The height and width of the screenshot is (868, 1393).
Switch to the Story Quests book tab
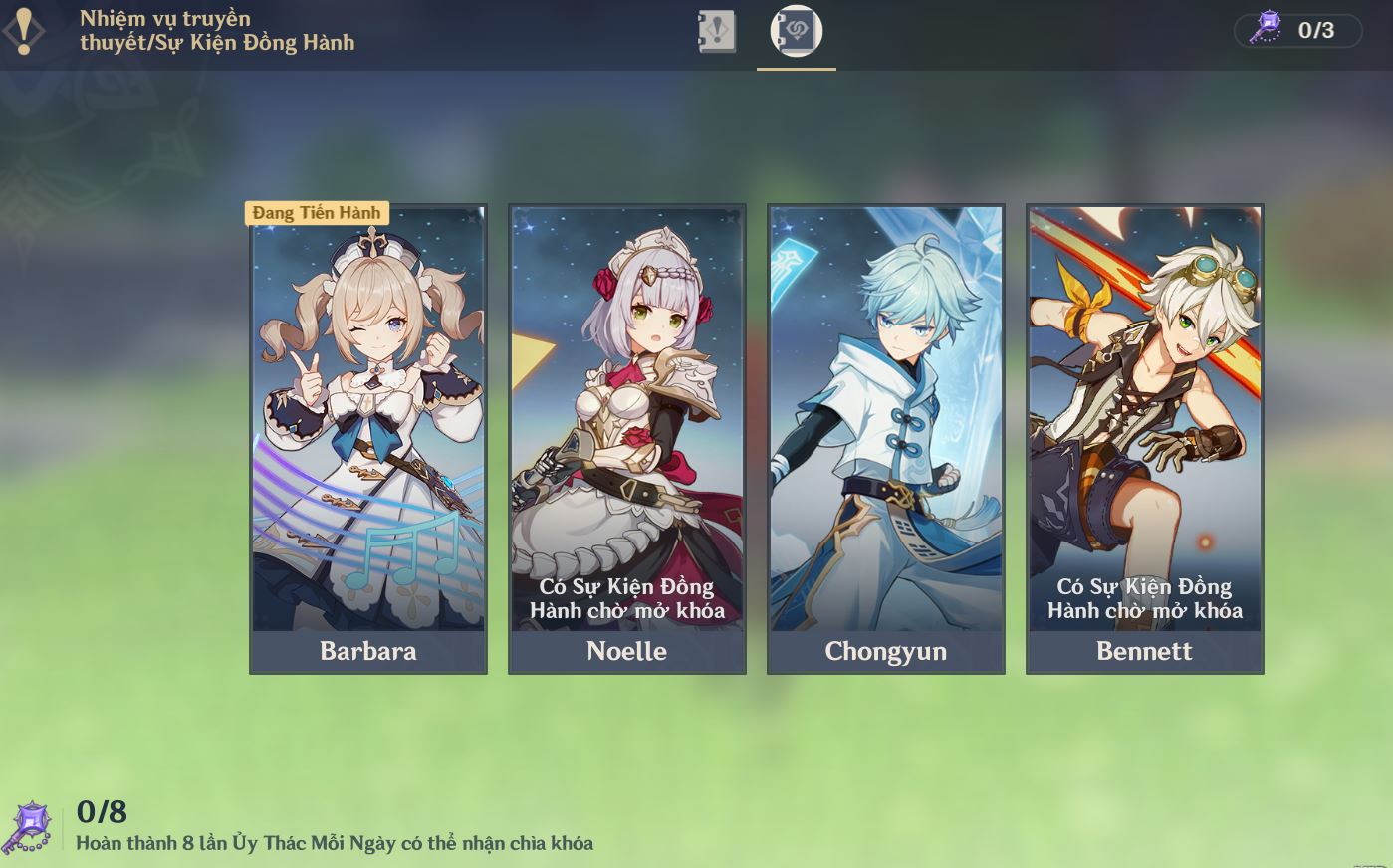pos(717,32)
